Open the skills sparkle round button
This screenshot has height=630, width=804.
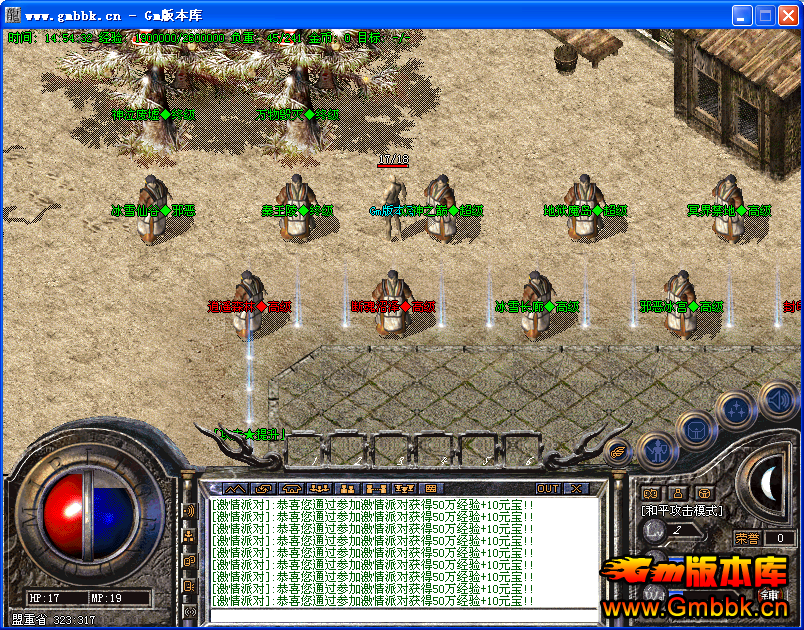(736, 410)
